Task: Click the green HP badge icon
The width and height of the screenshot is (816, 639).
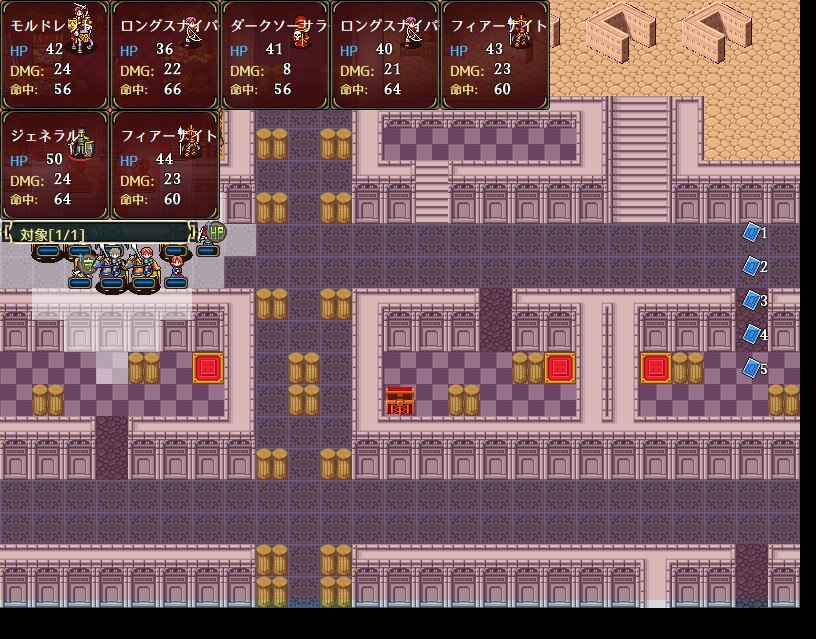Action: [x=216, y=233]
